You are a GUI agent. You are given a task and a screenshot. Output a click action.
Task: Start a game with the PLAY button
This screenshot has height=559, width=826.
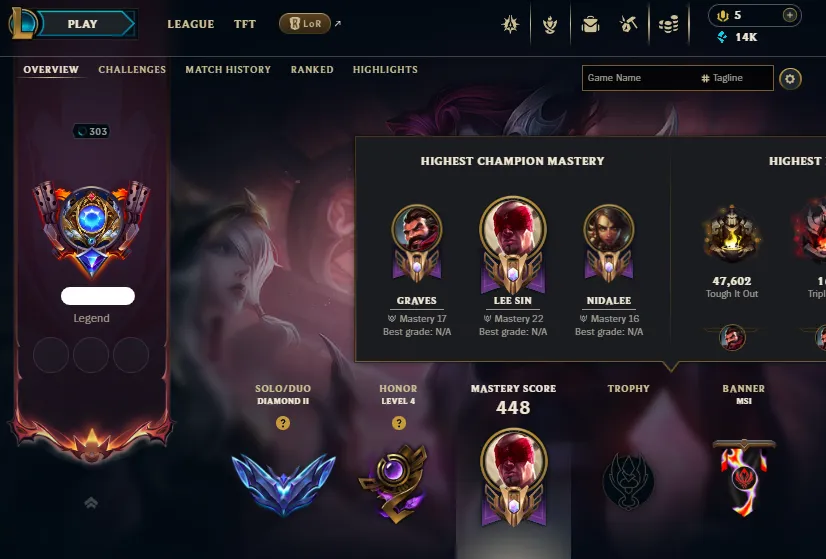click(x=83, y=24)
